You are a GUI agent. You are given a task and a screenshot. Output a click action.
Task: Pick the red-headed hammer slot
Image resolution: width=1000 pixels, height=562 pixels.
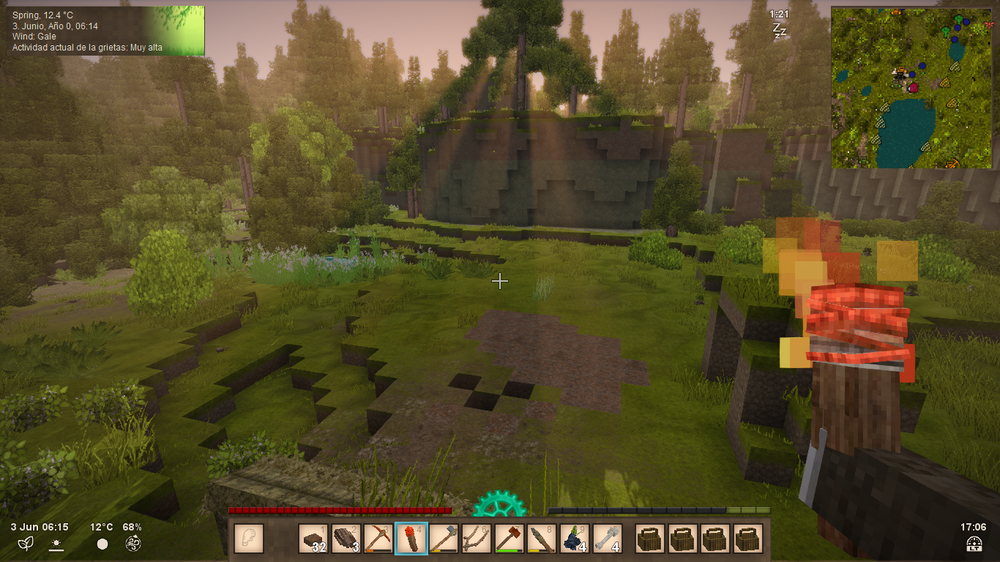[509, 539]
